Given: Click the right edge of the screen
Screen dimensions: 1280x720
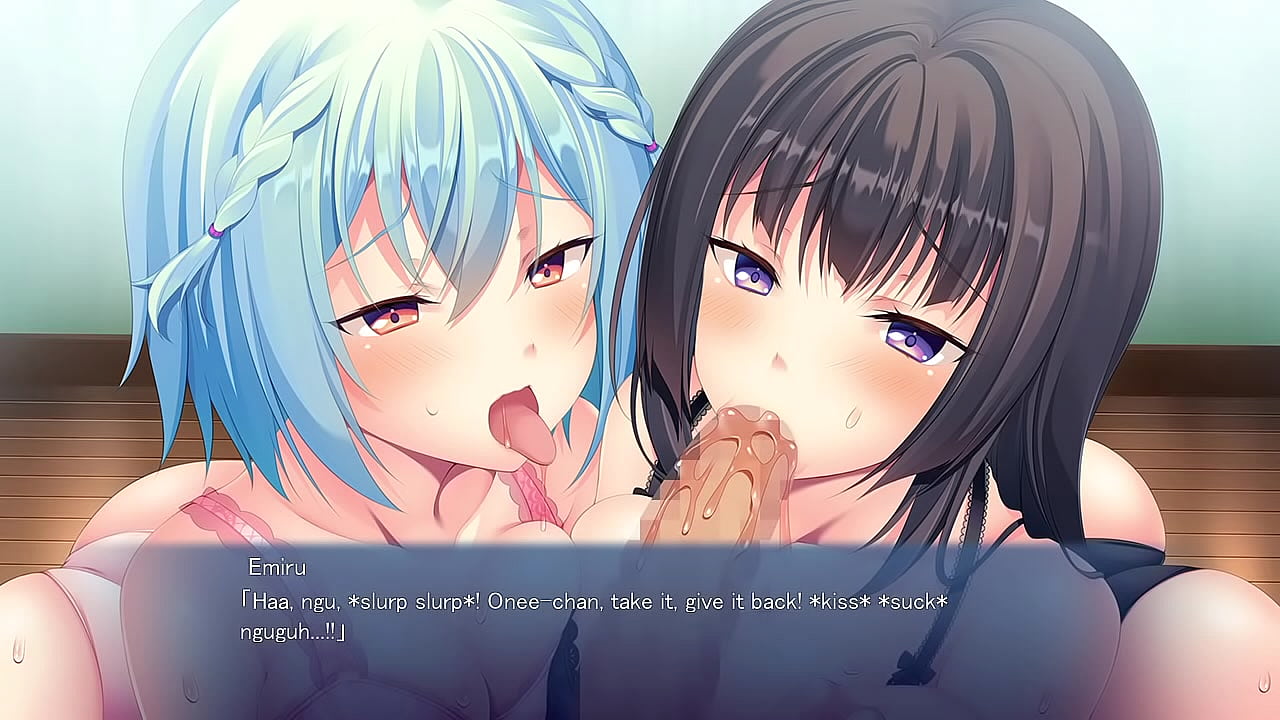Looking at the screenshot, I should pyautogui.click(x=1274, y=360).
